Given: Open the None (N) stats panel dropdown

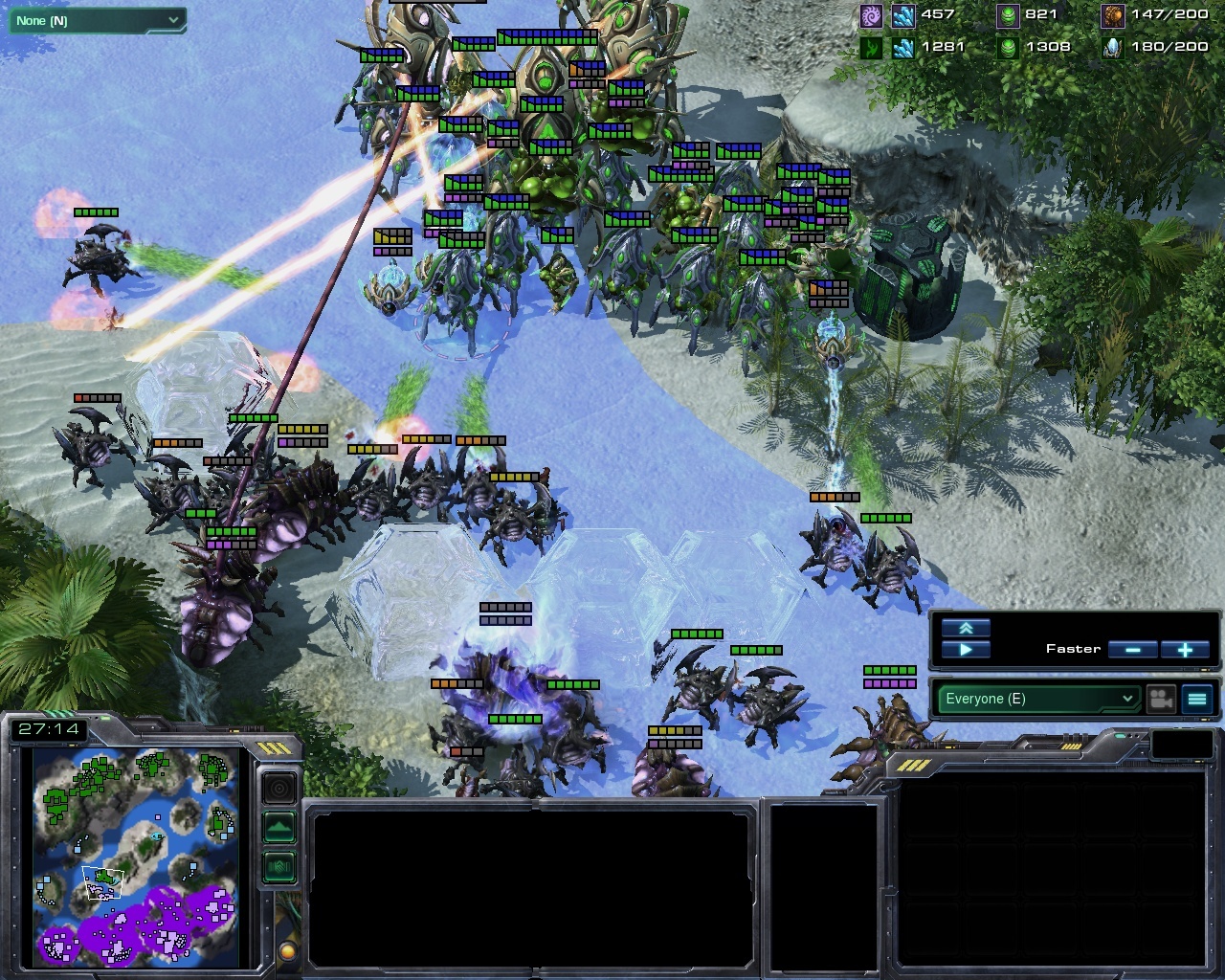Looking at the screenshot, I should [96, 20].
